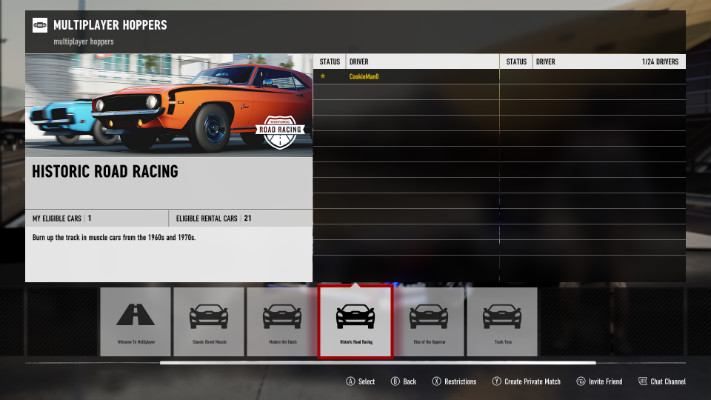Screen dimensions: 711x400
Task: Select the Welcome To Multiplayer hopper tile
Action: (135, 322)
